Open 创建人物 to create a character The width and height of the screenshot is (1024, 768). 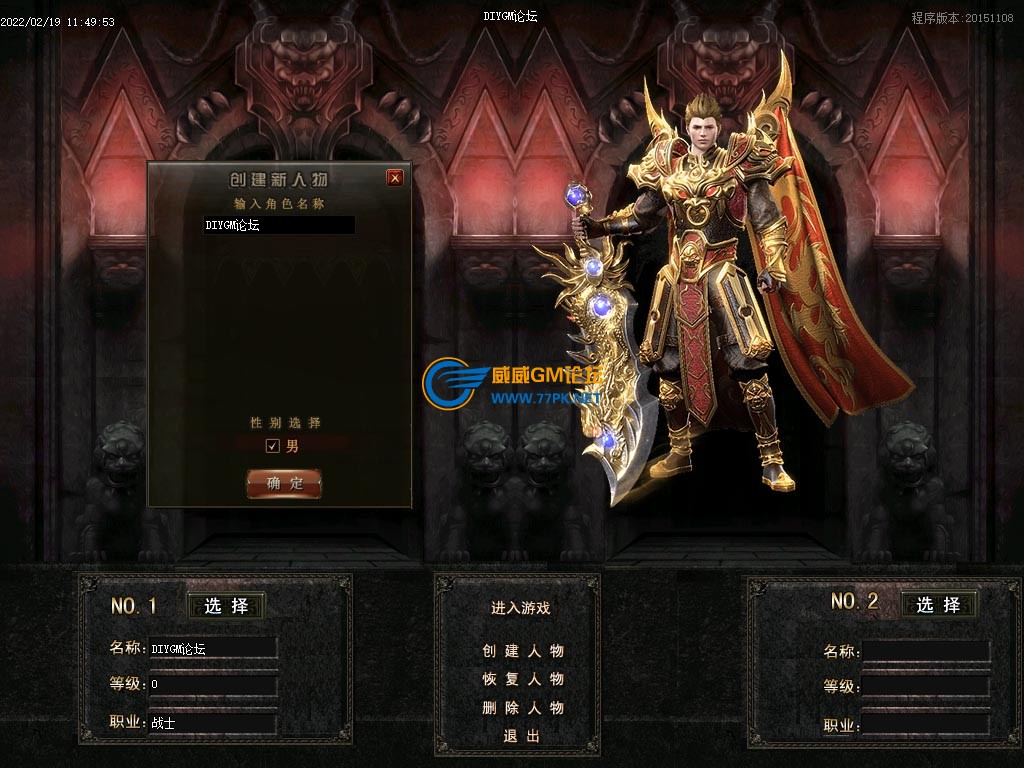click(x=523, y=651)
